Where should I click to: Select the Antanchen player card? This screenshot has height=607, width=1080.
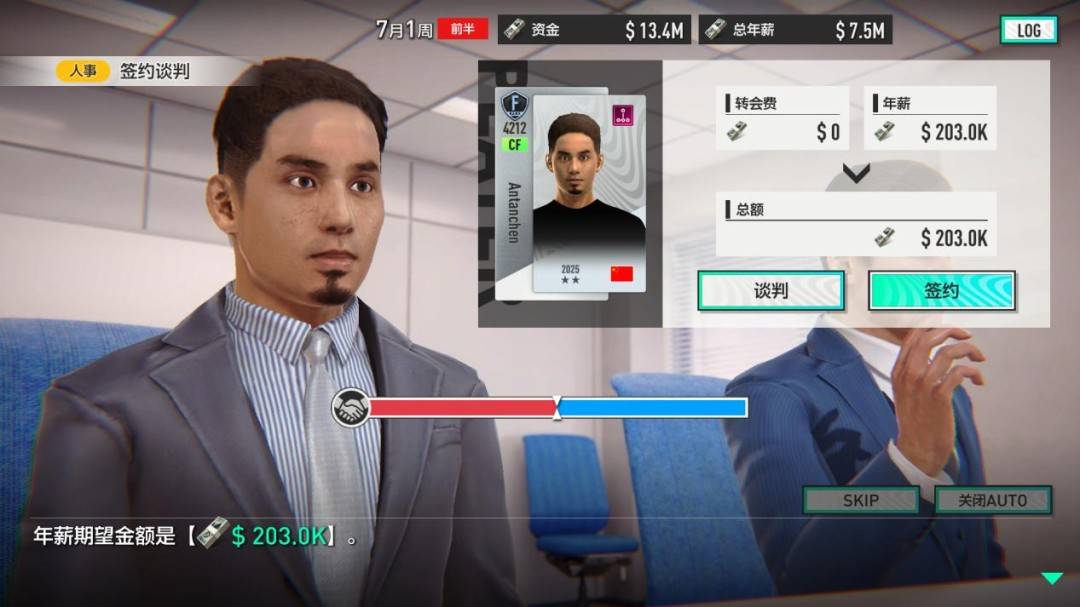point(572,192)
